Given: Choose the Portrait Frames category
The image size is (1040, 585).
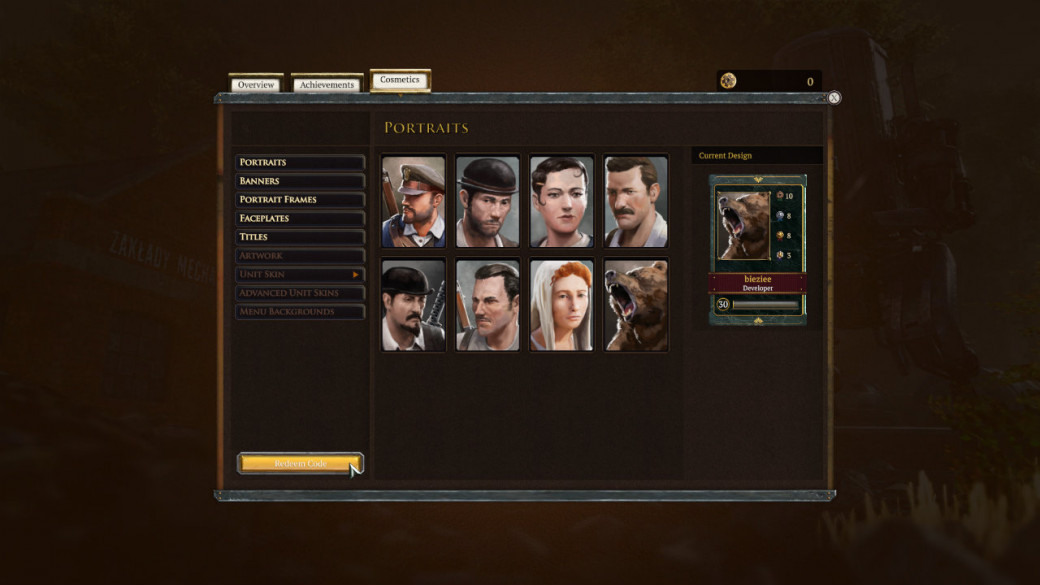Looking at the screenshot, I should pos(300,200).
